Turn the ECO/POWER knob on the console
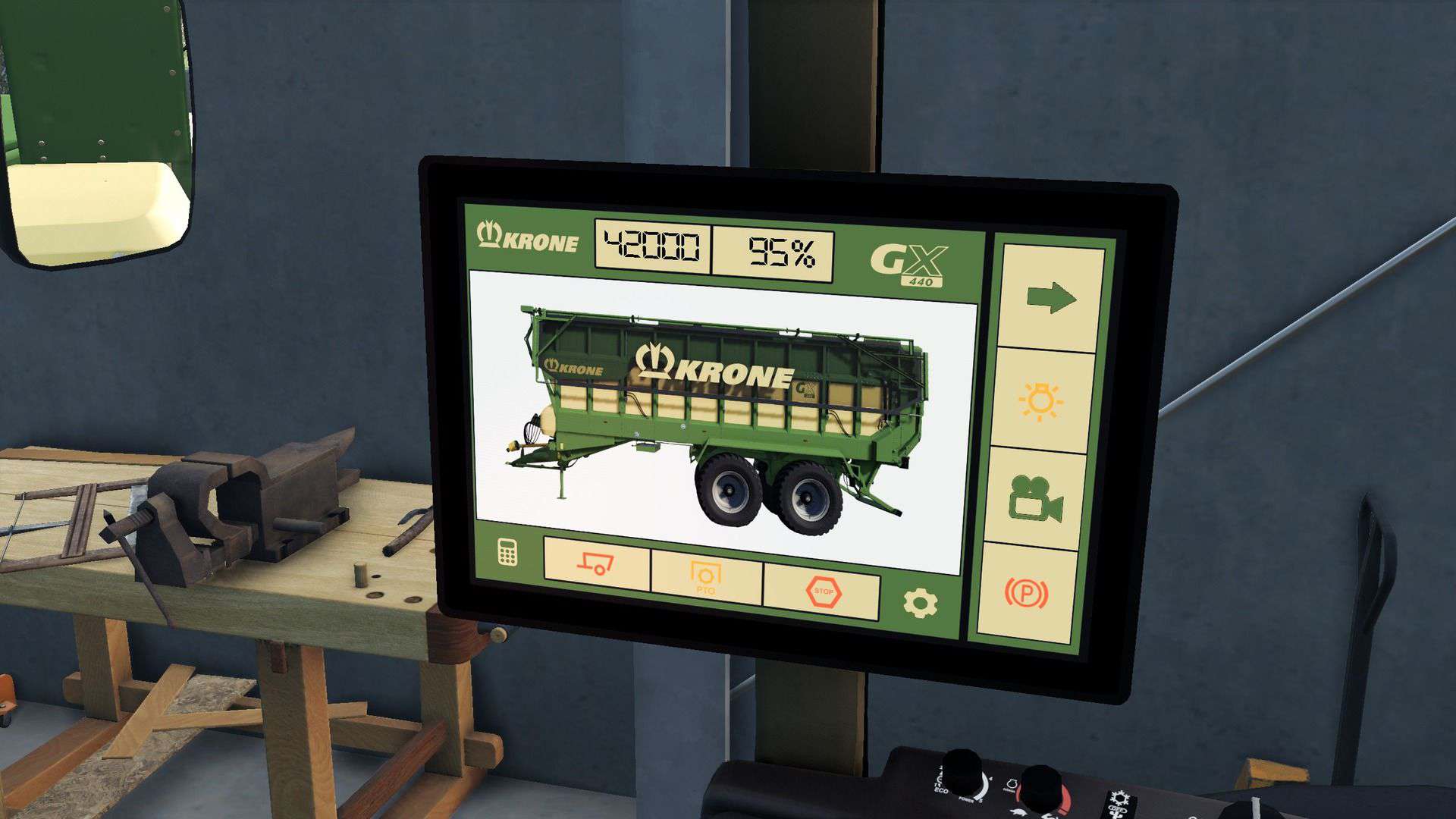The width and height of the screenshot is (1456, 819). coord(960,773)
